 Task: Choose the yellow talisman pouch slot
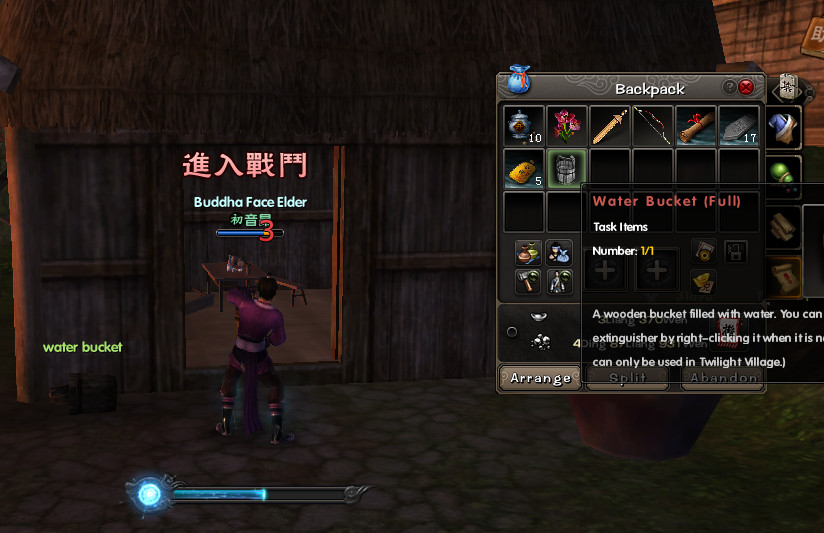524,170
